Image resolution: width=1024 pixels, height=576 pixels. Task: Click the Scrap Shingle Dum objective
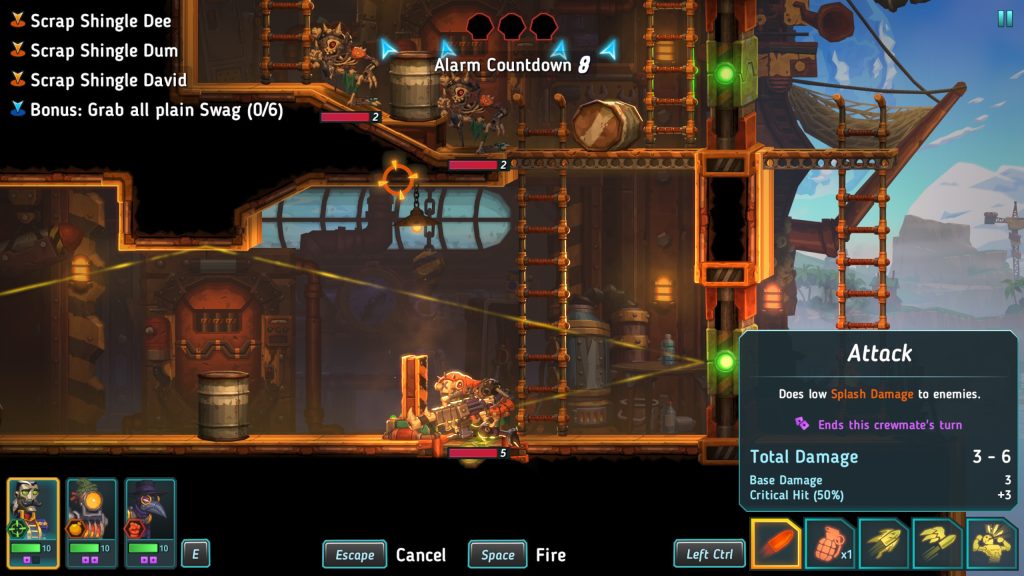tap(104, 50)
